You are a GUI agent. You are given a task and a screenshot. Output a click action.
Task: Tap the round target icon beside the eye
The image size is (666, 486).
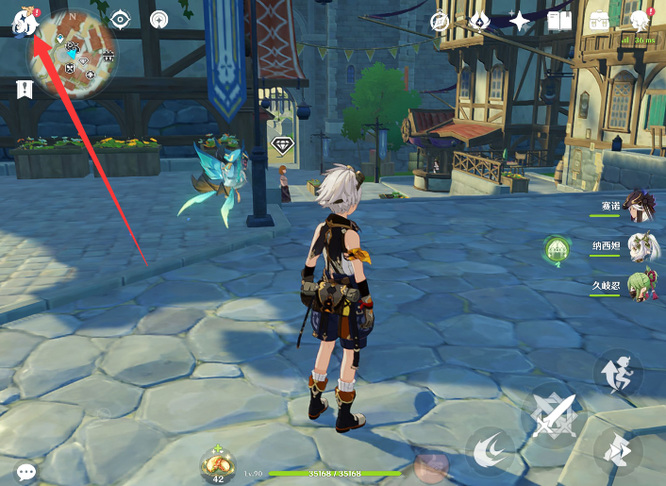pos(159,19)
